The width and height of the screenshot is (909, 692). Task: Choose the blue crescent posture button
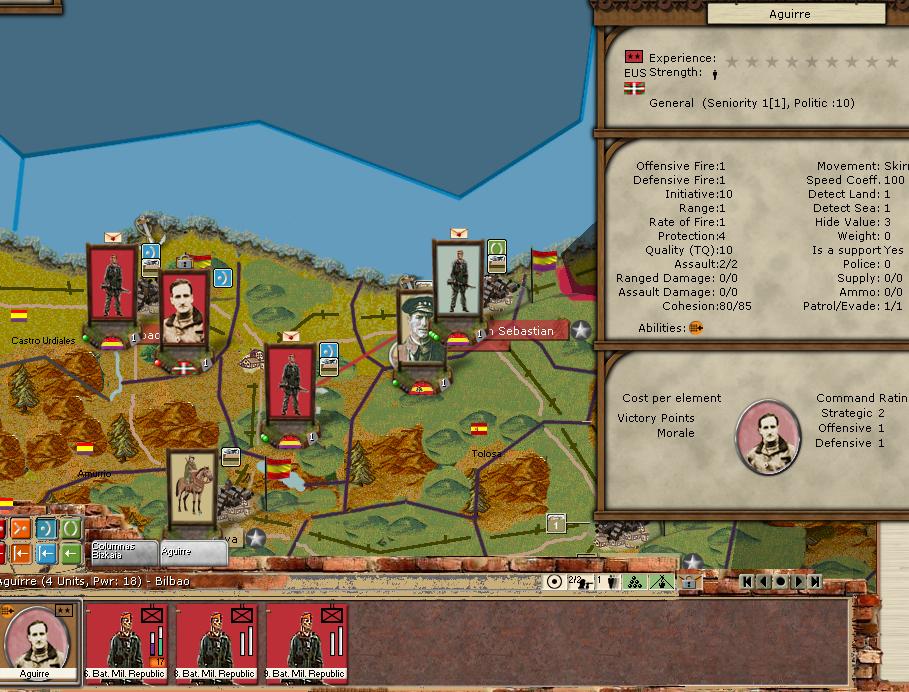46,529
